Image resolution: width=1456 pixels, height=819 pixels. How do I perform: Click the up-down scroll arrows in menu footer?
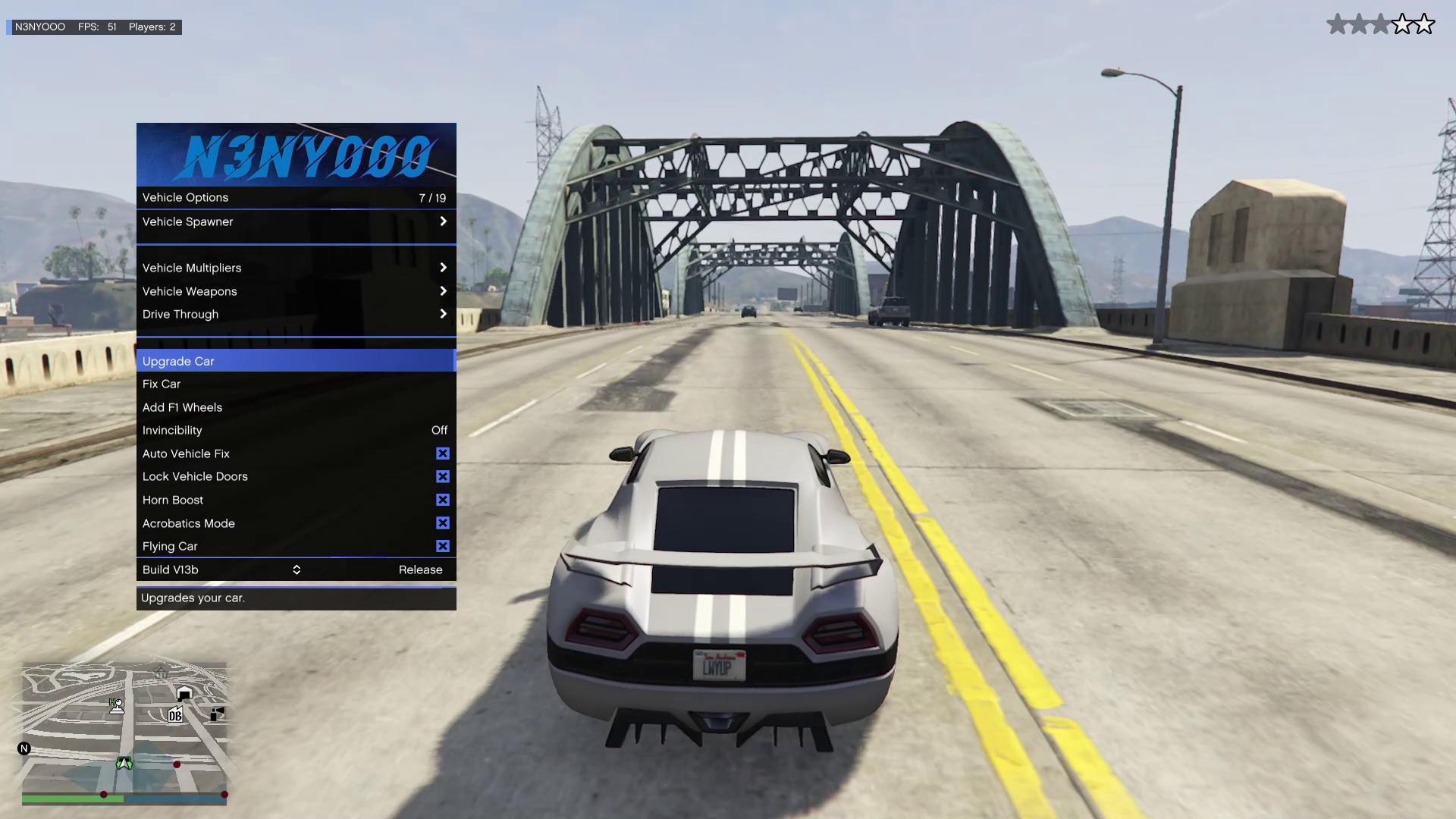tap(297, 570)
